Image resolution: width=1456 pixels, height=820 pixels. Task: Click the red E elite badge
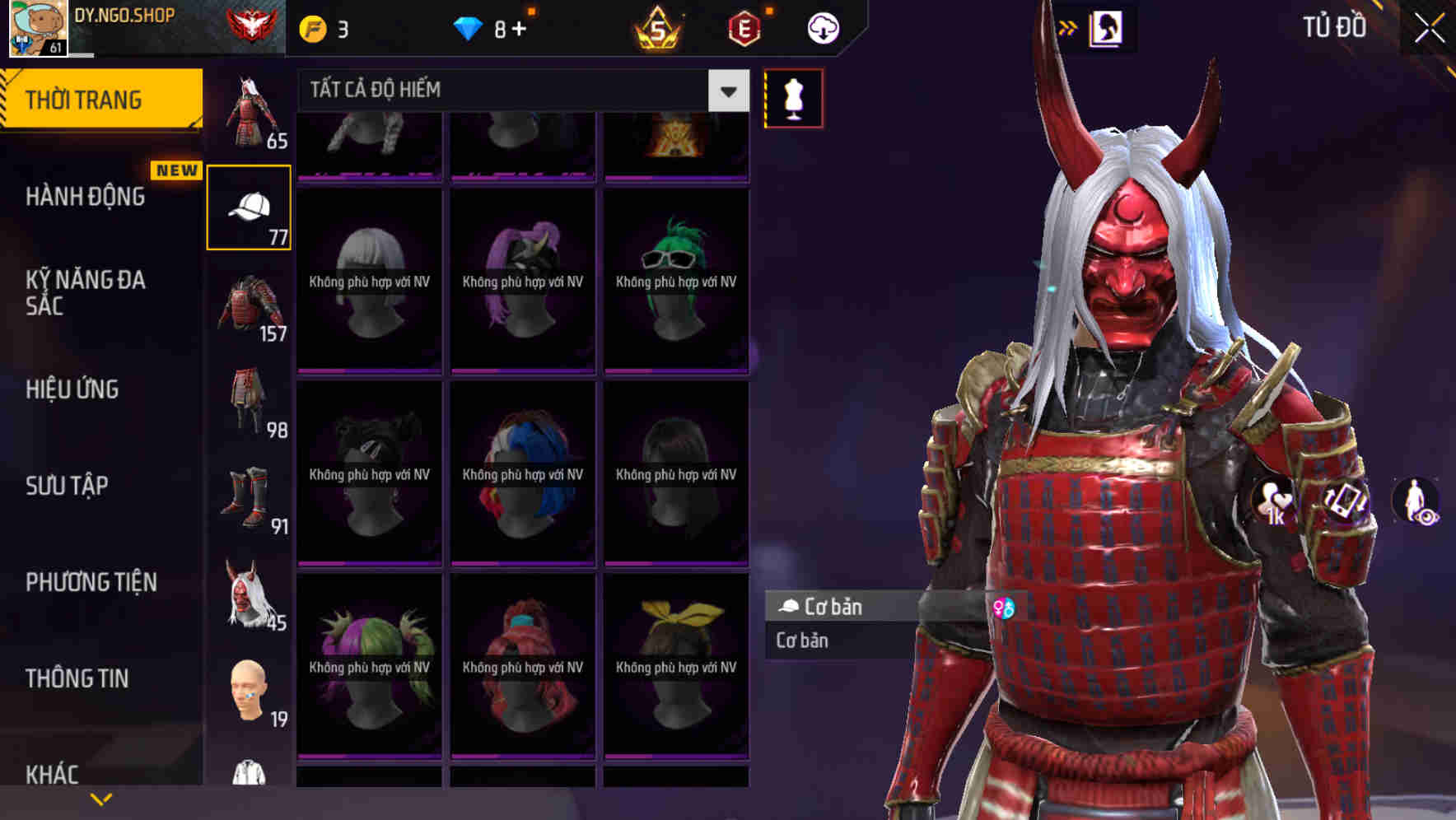(x=744, y=26)
